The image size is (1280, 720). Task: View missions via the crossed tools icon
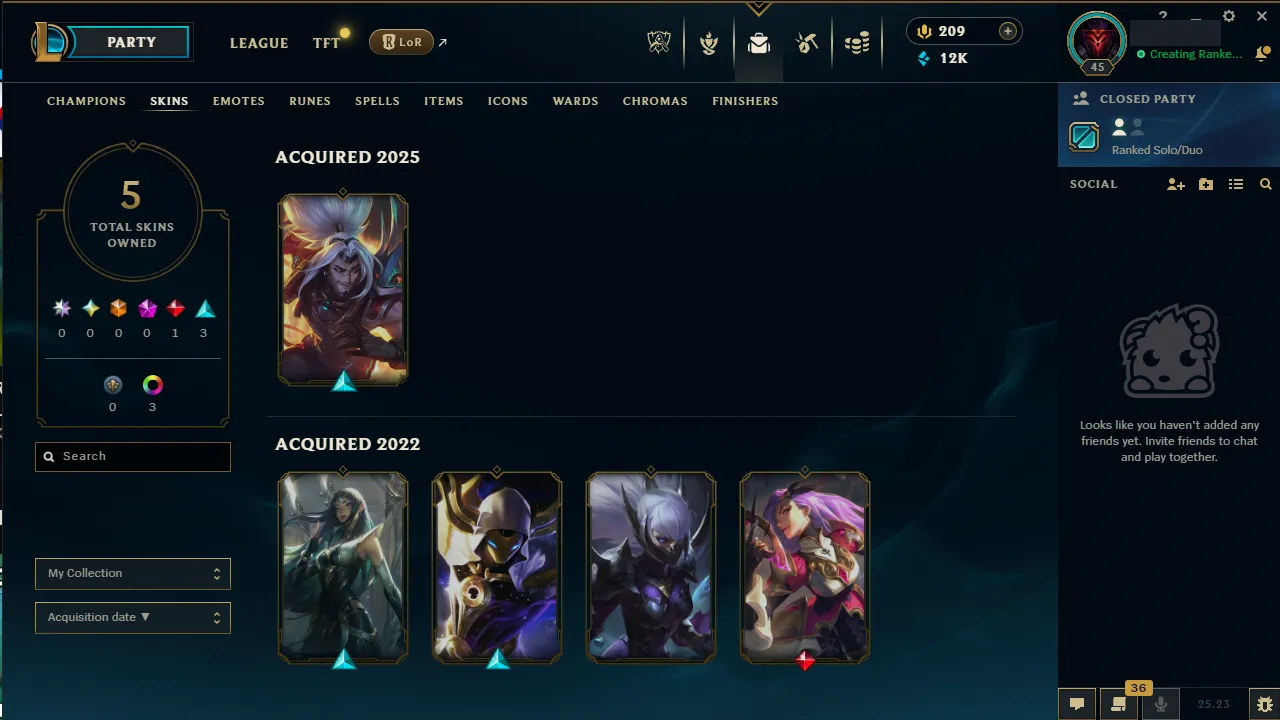point(807,43)
